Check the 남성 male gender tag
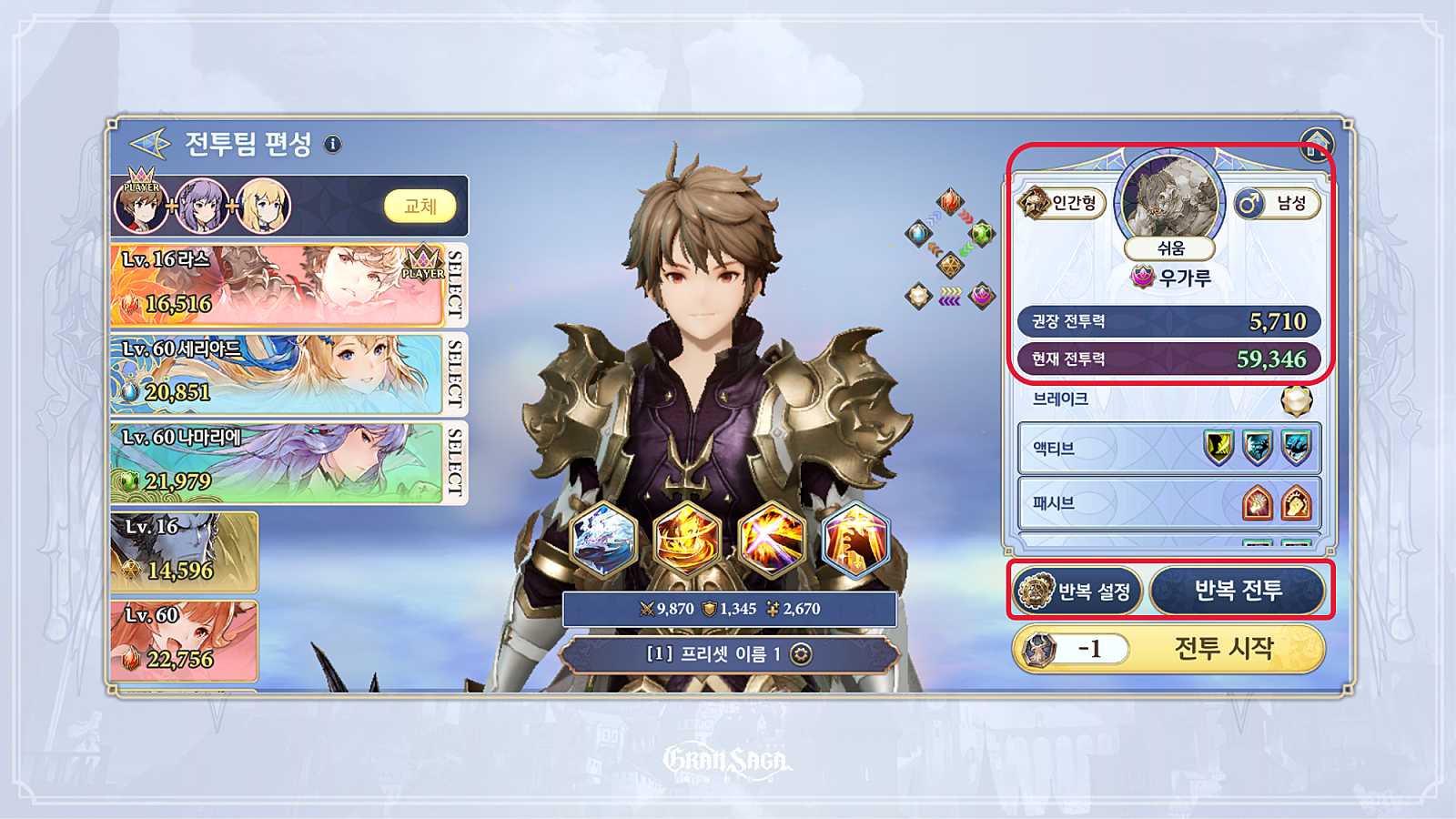The width and height of the screenshot is (1456, 819). pyautogui.click(x=1277, y=203)
